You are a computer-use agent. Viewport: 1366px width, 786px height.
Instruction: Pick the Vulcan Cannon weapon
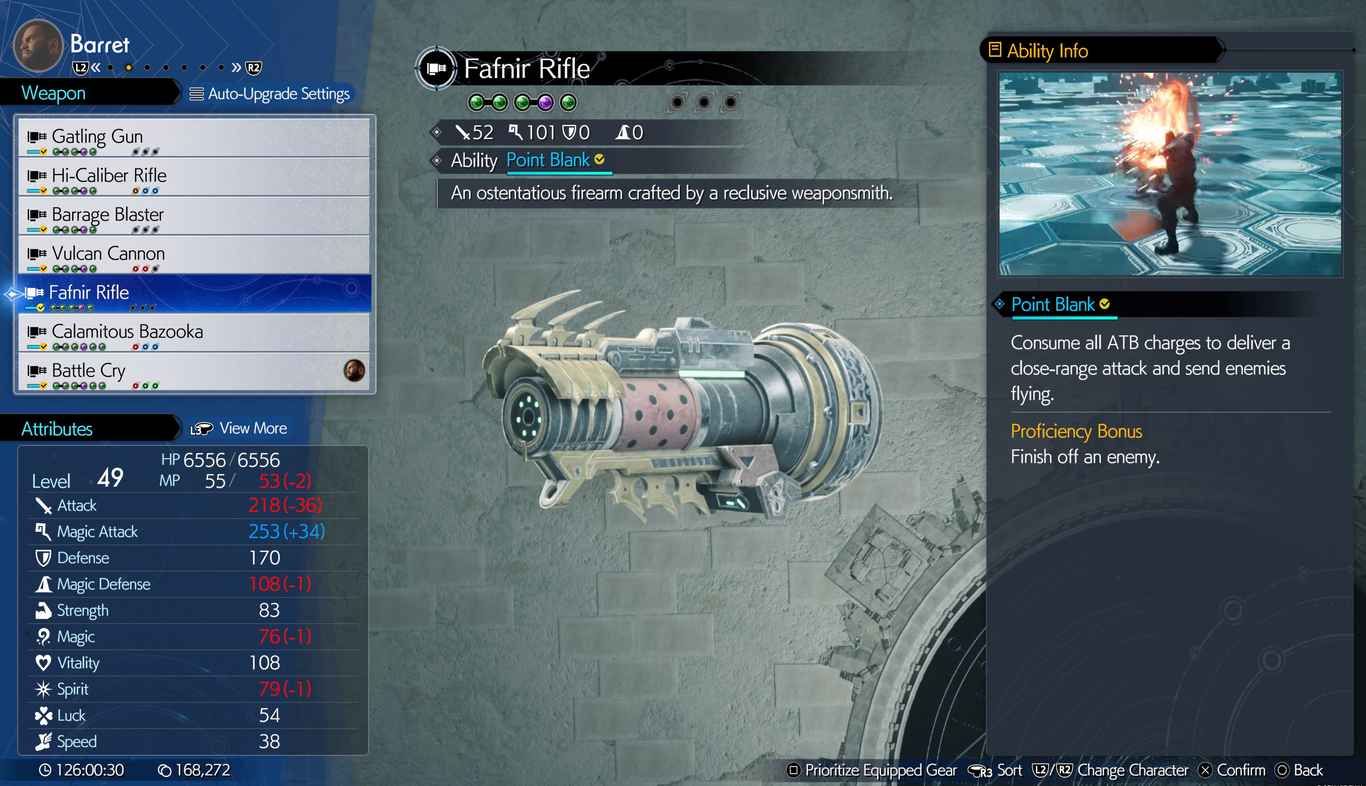195,254
